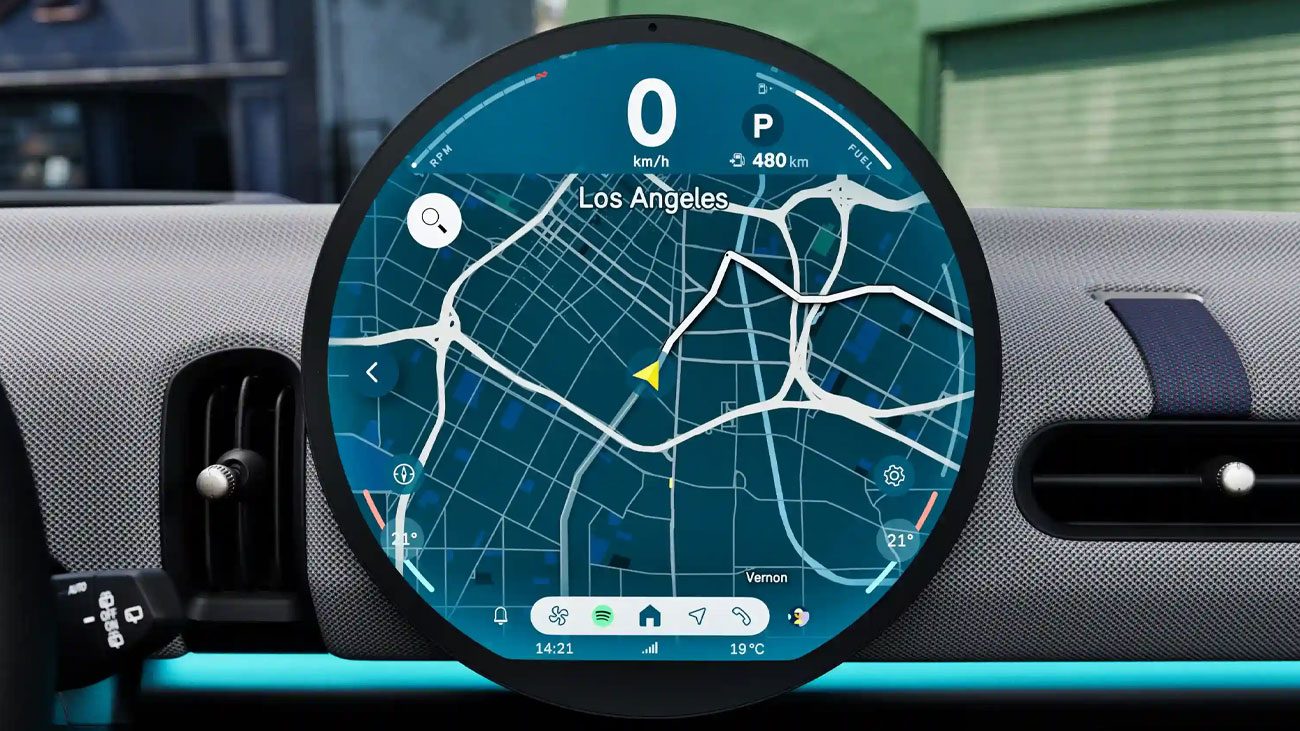Viewport: 1300px width, 731px height.
Task: Open climate fan controls in the dock
Action: (x=555, y=616)
